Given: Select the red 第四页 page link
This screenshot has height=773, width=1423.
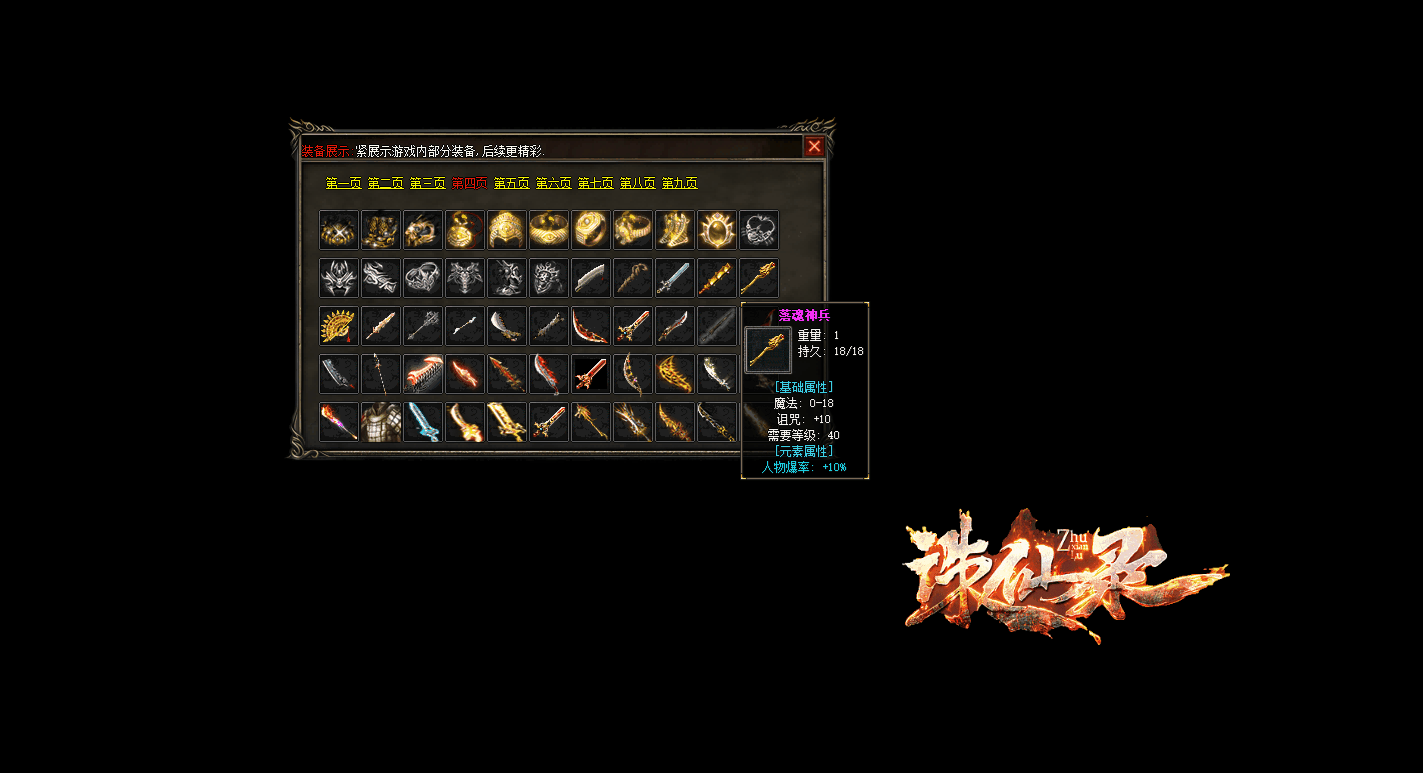Looking at the screenshot, I should tap(469, 184).
